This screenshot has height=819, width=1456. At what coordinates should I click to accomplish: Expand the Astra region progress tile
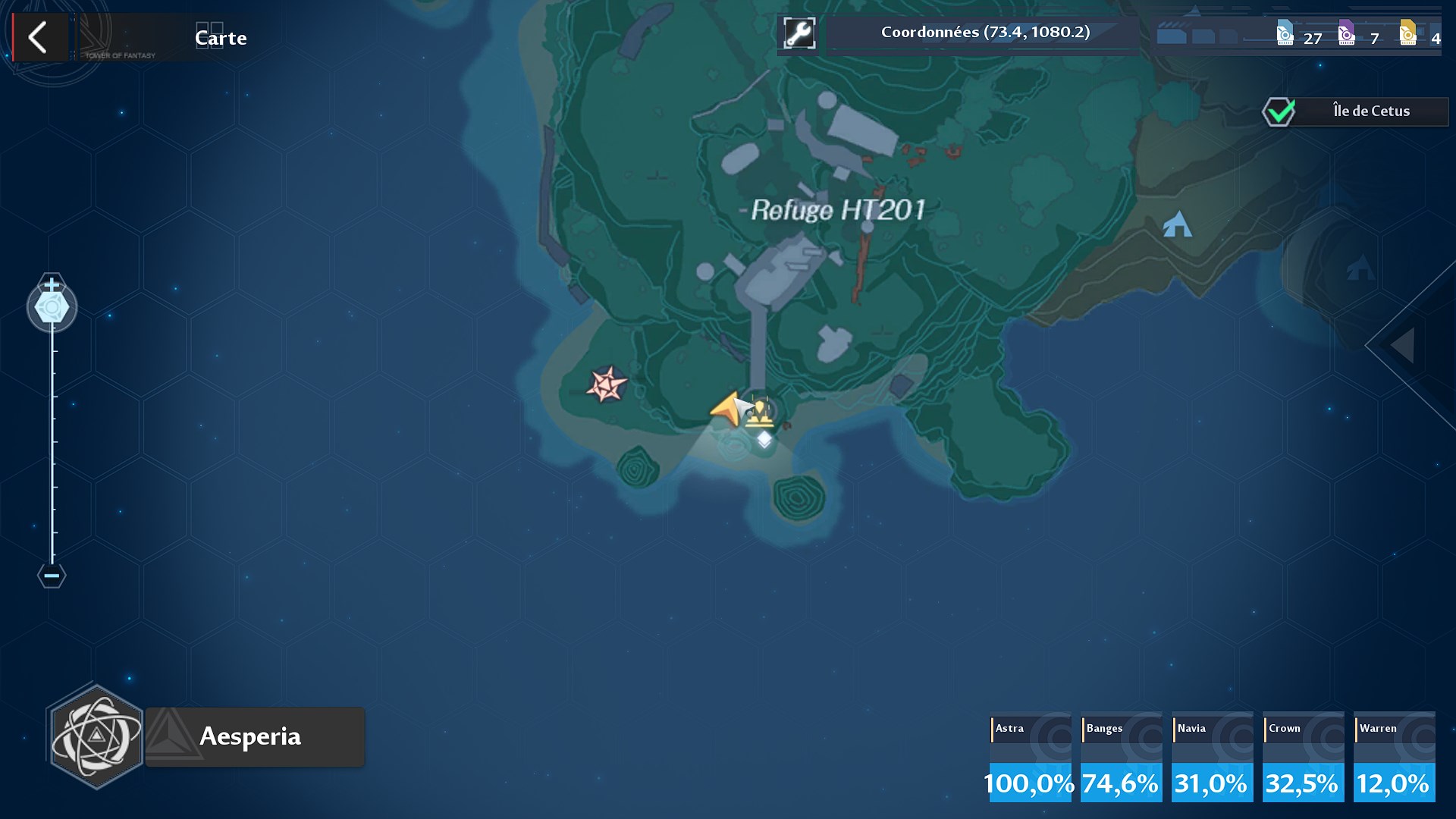[x=1029, y=757]
